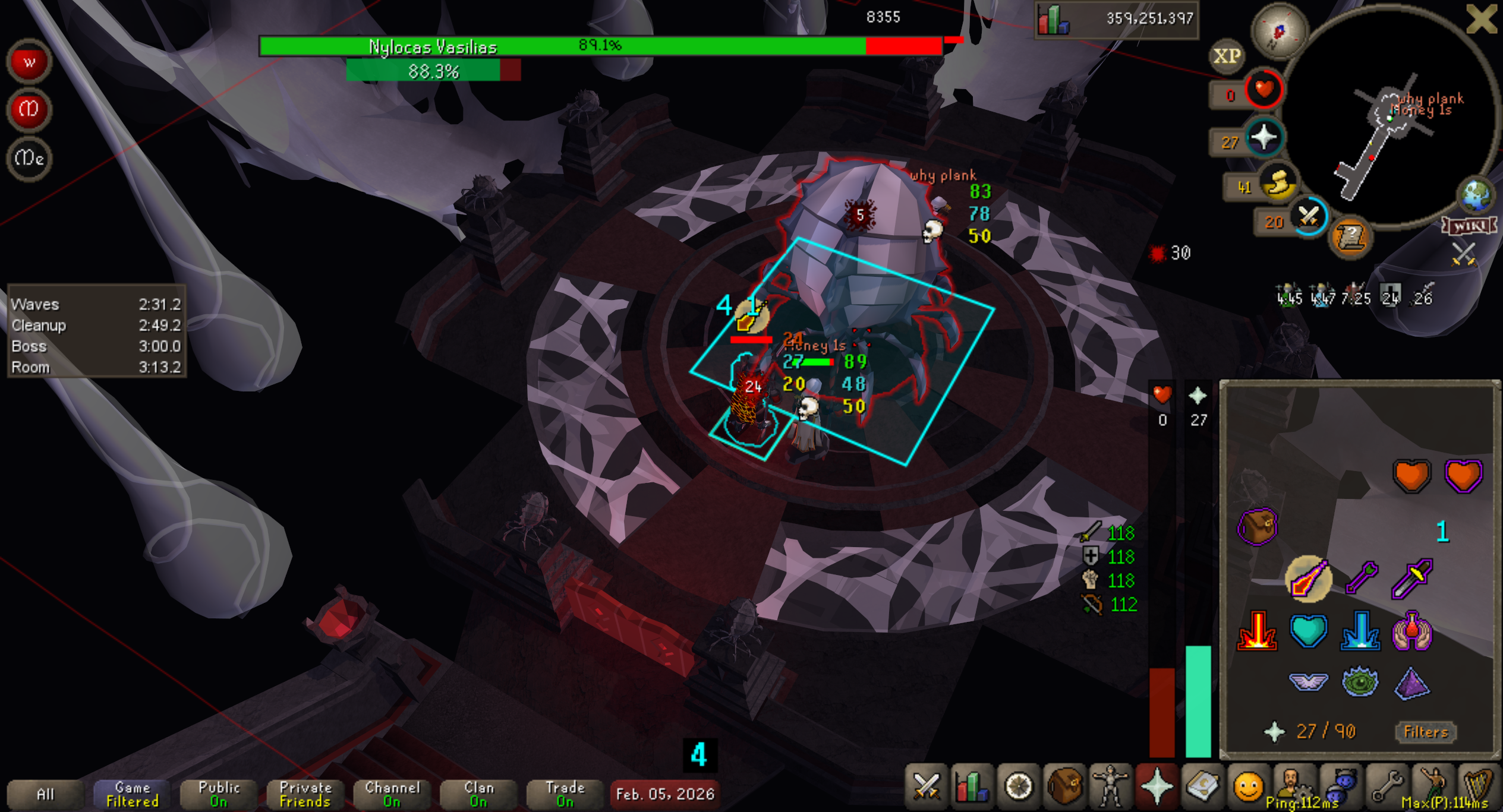Image resolution: width=1503 pixels, height=812 pixels.
Task: Toggle run using the boot energy orb
Action: pyautogui.click(x=1278, y=182)
